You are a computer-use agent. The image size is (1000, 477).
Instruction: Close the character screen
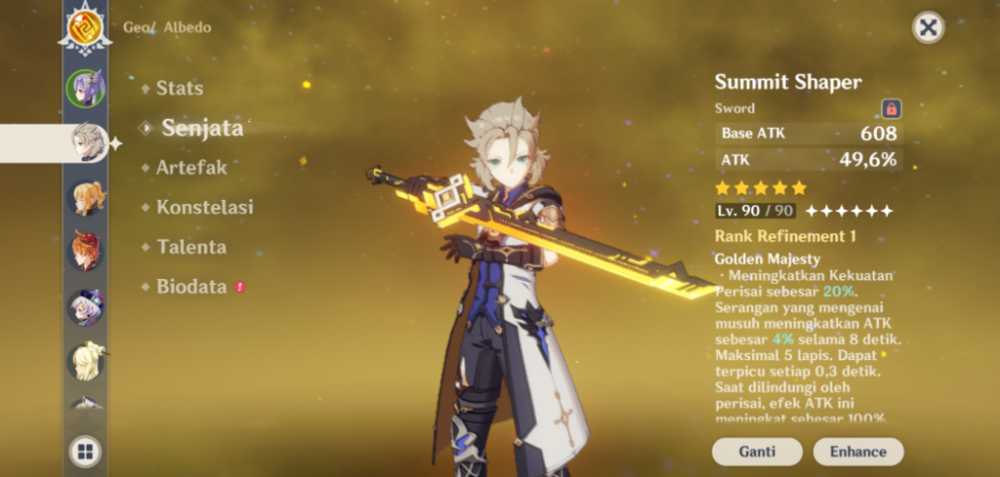click(x=928, y=27)
